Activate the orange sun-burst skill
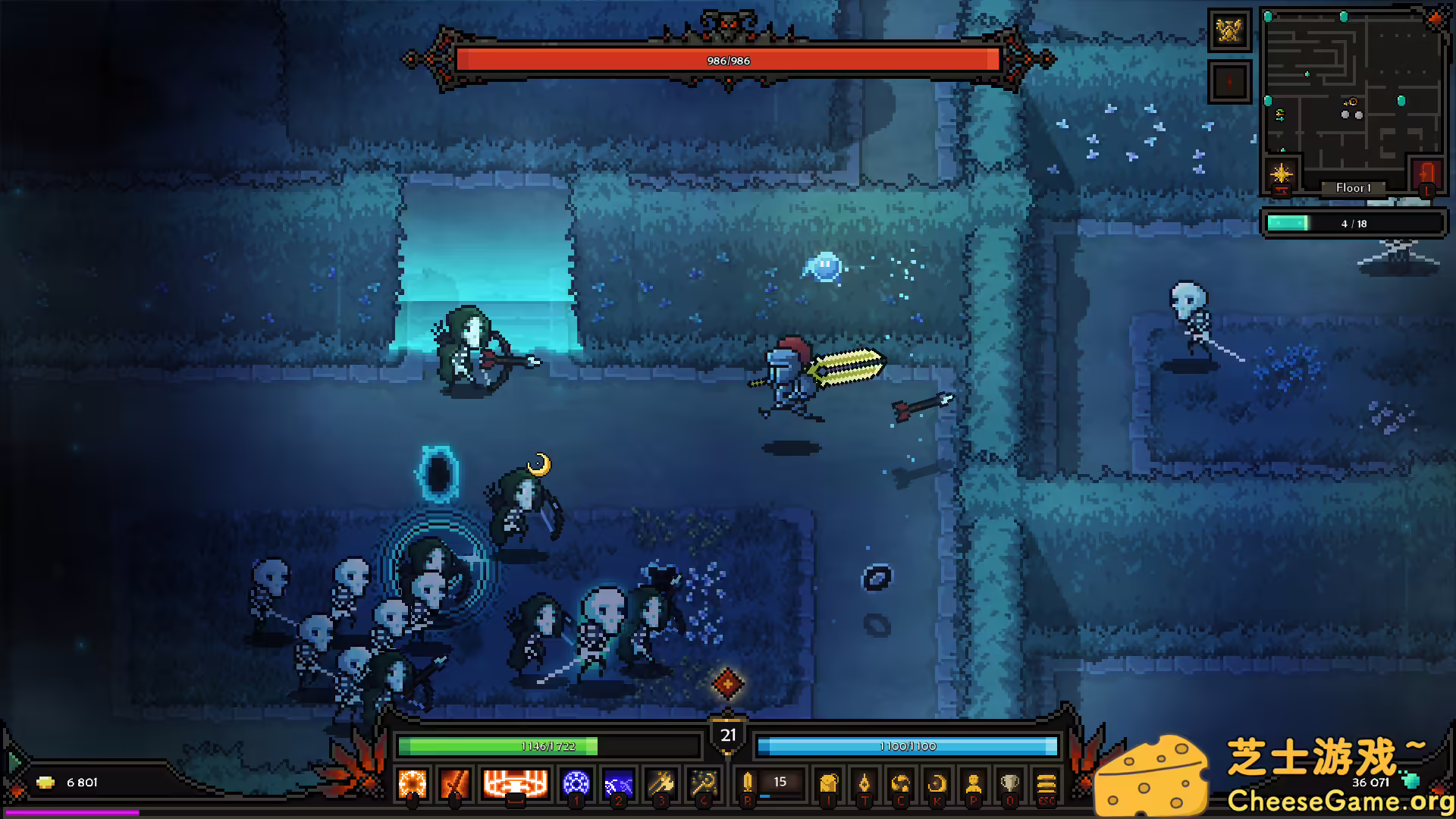 (413, 783)
